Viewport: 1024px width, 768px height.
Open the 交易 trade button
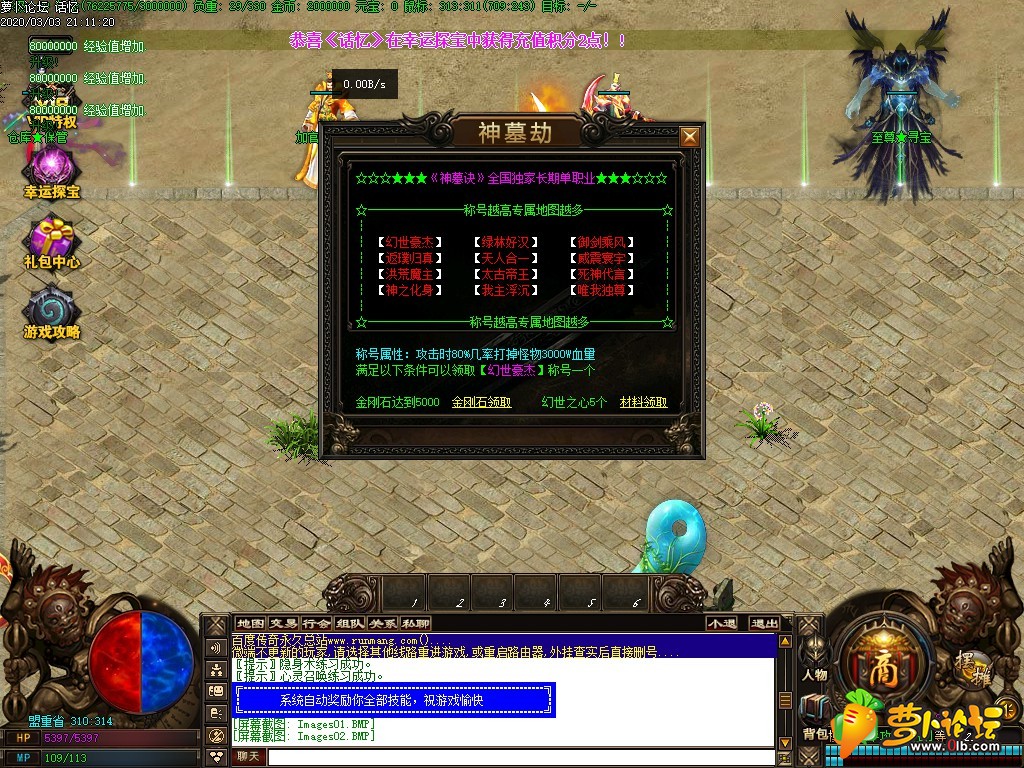point(283,623)
